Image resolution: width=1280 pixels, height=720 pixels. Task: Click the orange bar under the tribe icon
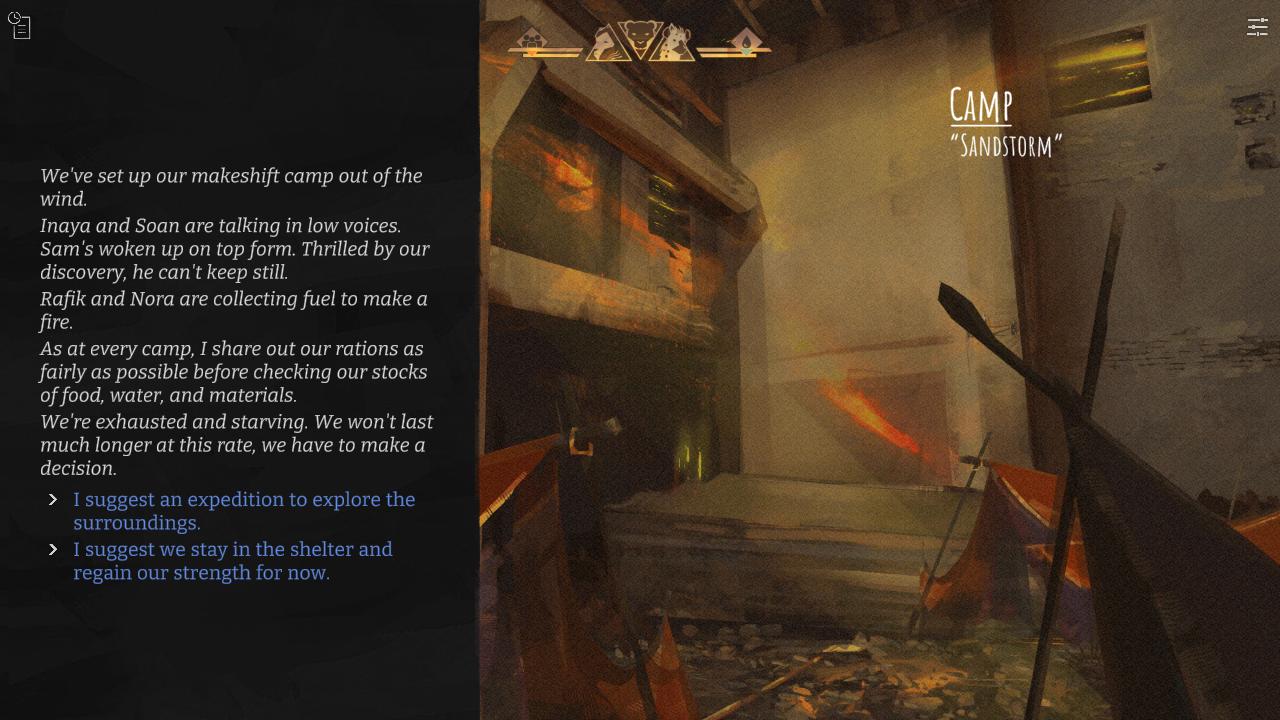tap(532, 52)
